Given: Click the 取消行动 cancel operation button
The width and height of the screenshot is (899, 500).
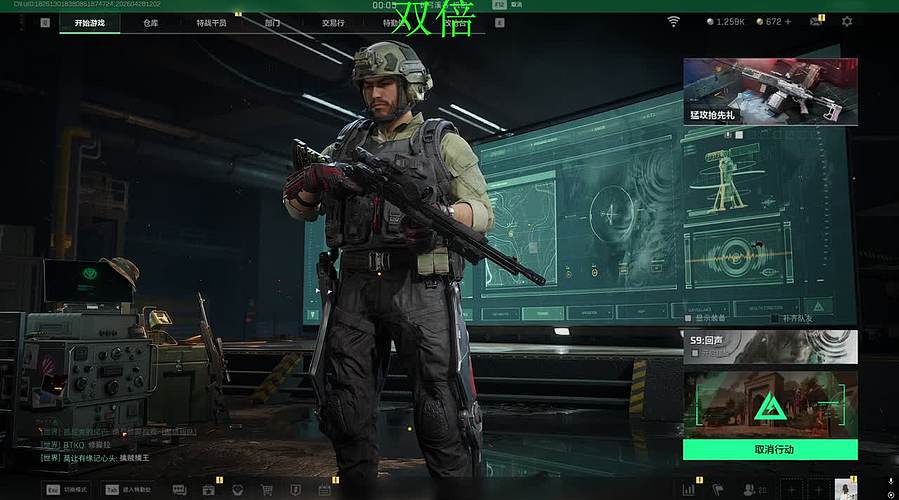Looking at the screenshot, I should [x=770, y=450].
